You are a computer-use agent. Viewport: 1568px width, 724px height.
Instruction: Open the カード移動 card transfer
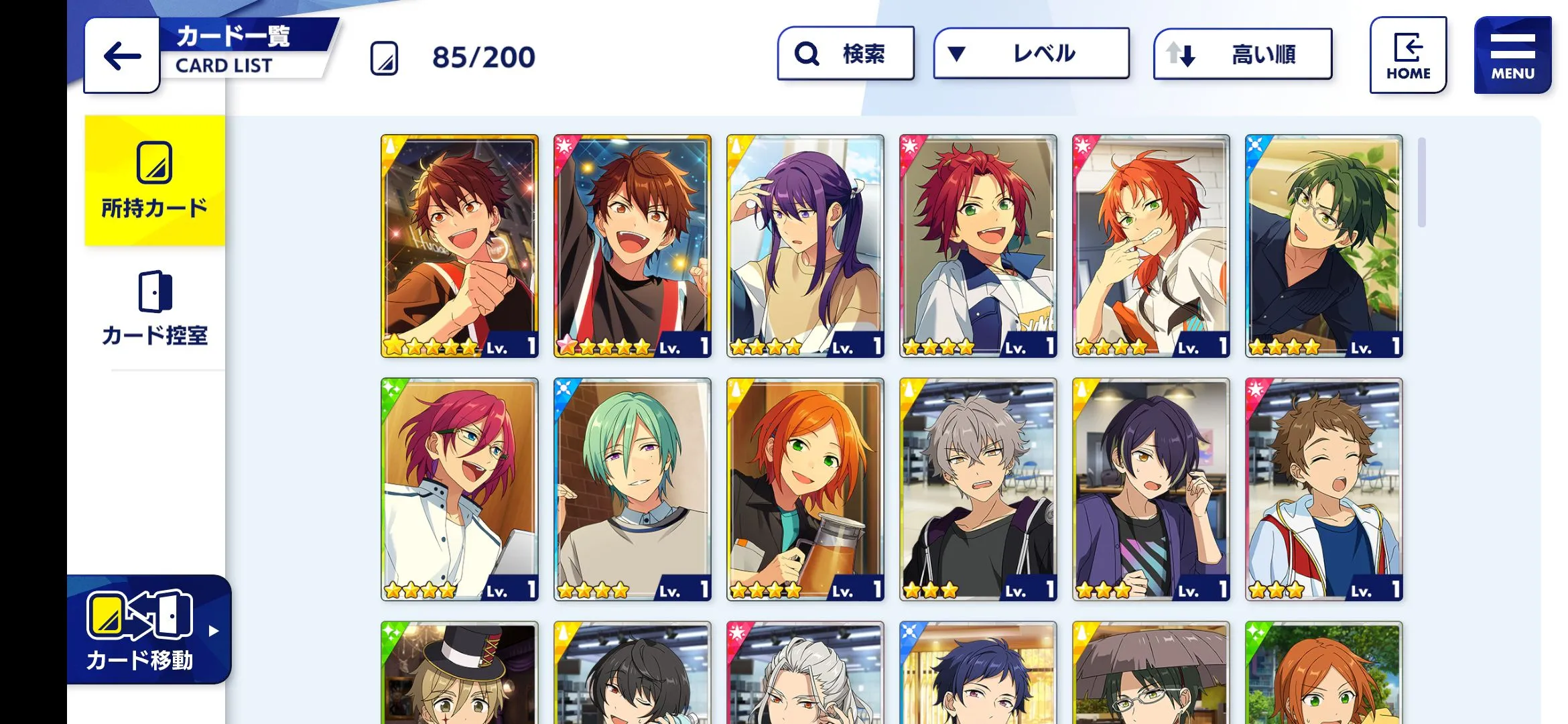click(x=149, y=629)
